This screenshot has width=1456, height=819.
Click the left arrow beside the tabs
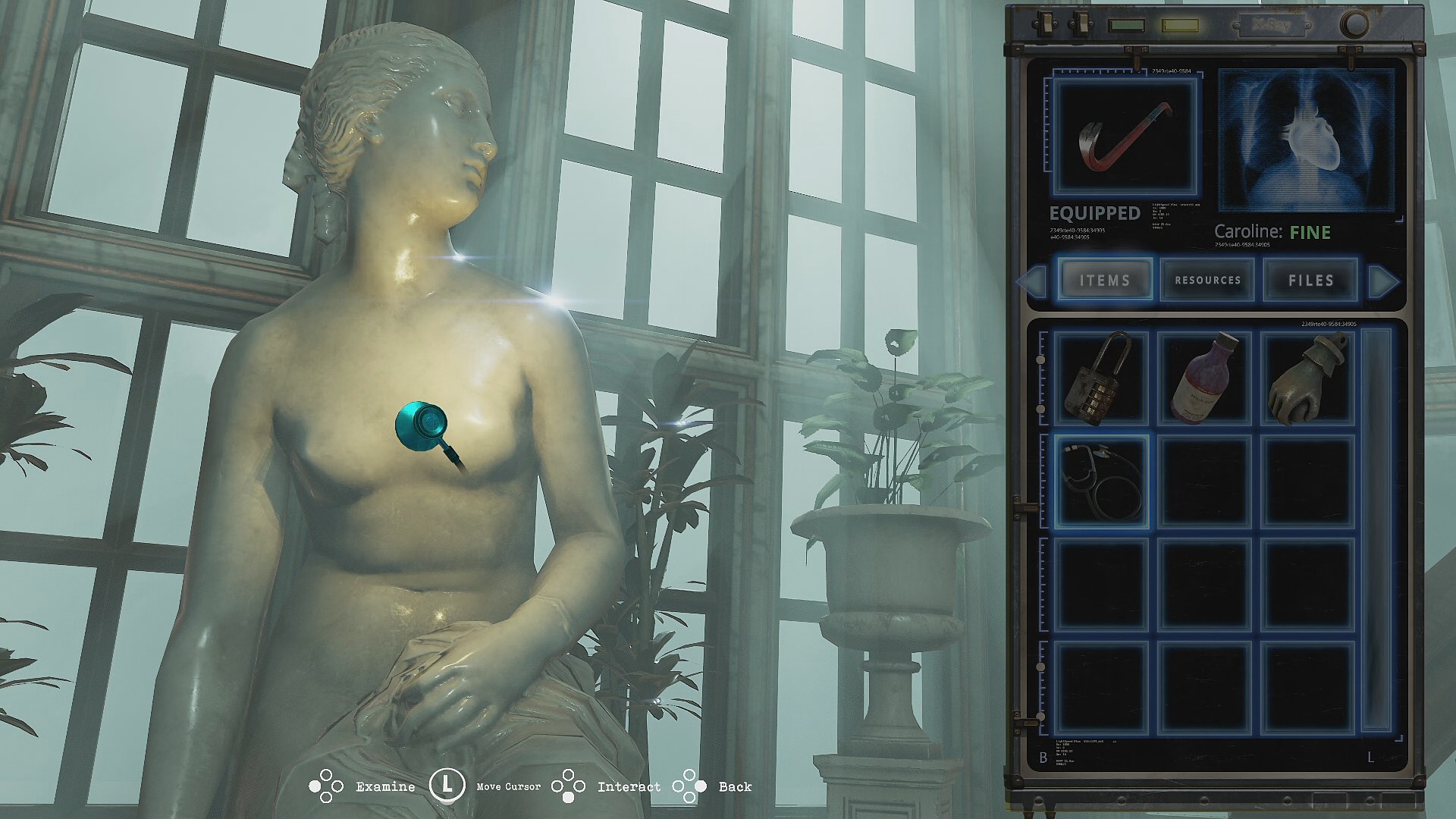pyautogui.click(x=1033, y=281)
